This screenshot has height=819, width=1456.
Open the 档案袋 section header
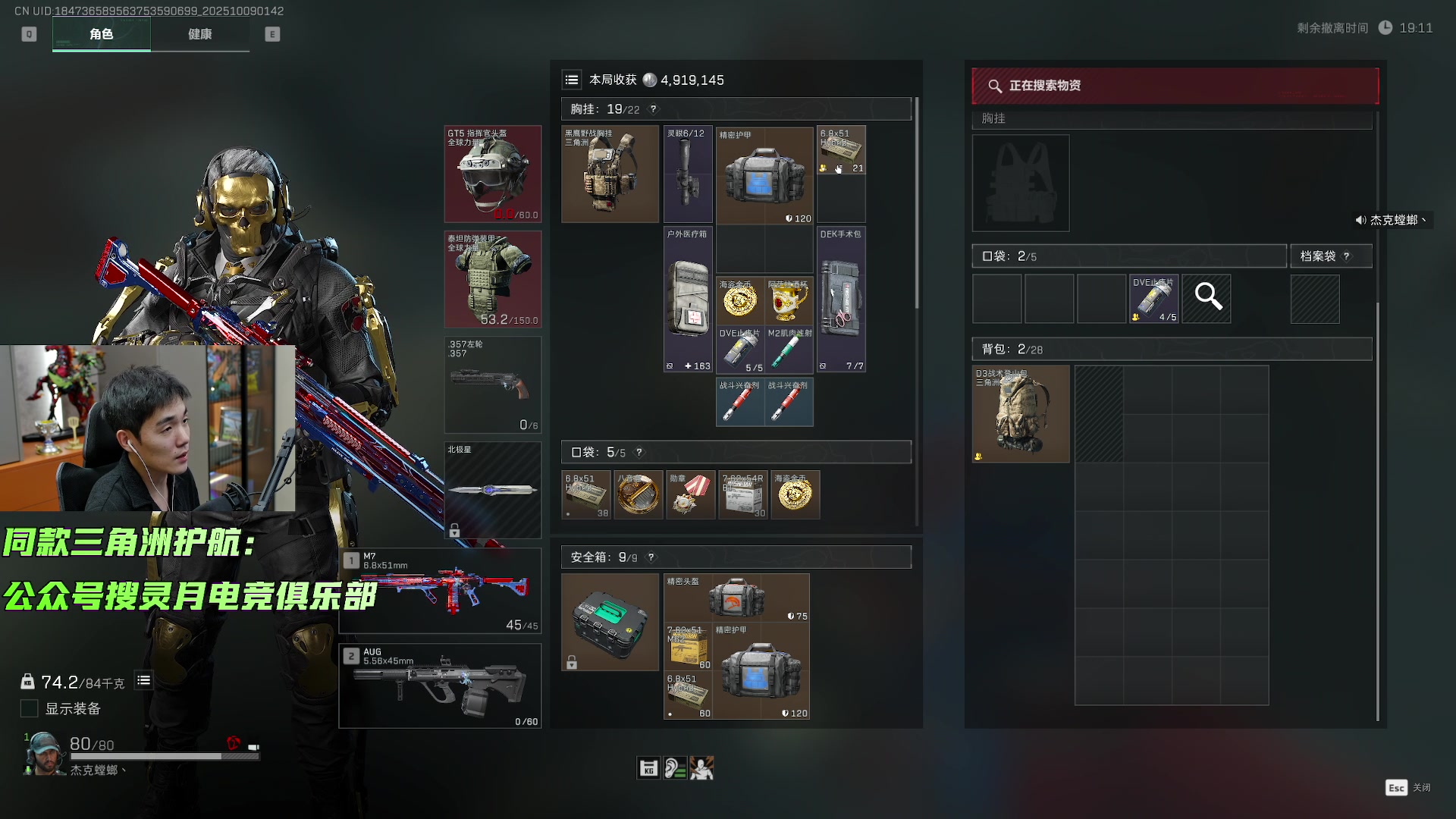click(x=1331, y=256)
